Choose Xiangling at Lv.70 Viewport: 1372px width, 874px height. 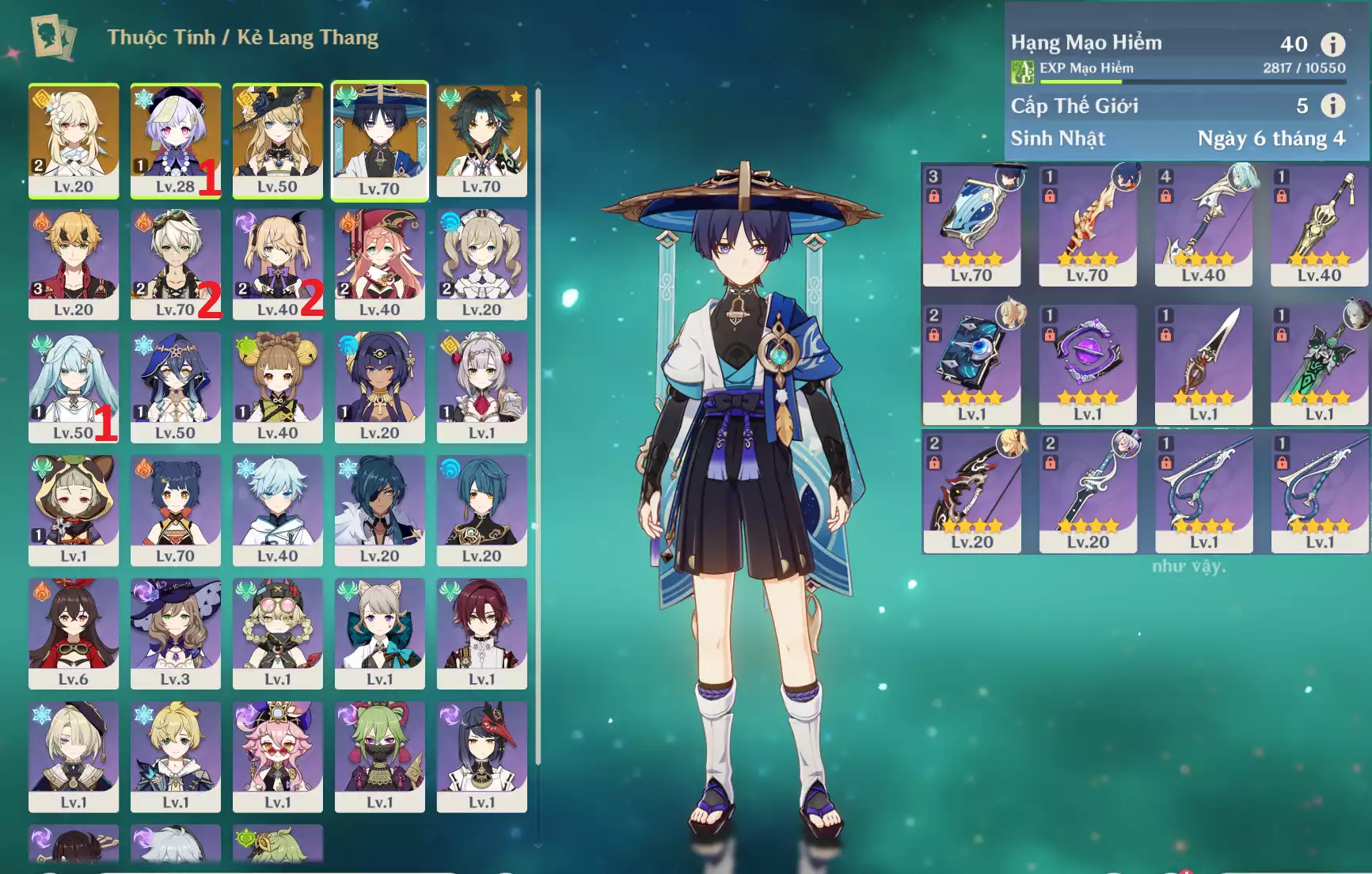[175, 510]
